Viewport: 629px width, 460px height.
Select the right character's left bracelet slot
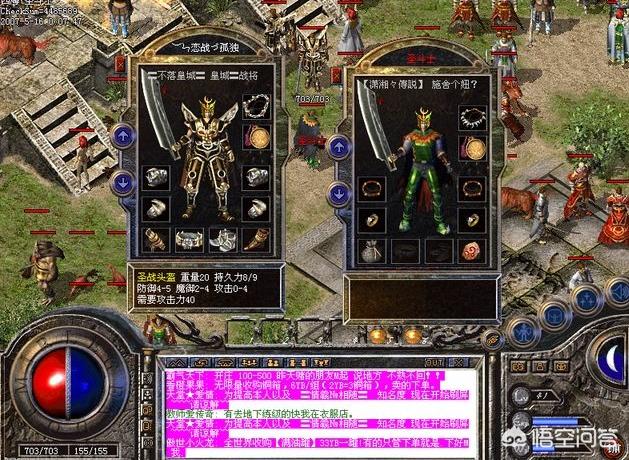370,188
